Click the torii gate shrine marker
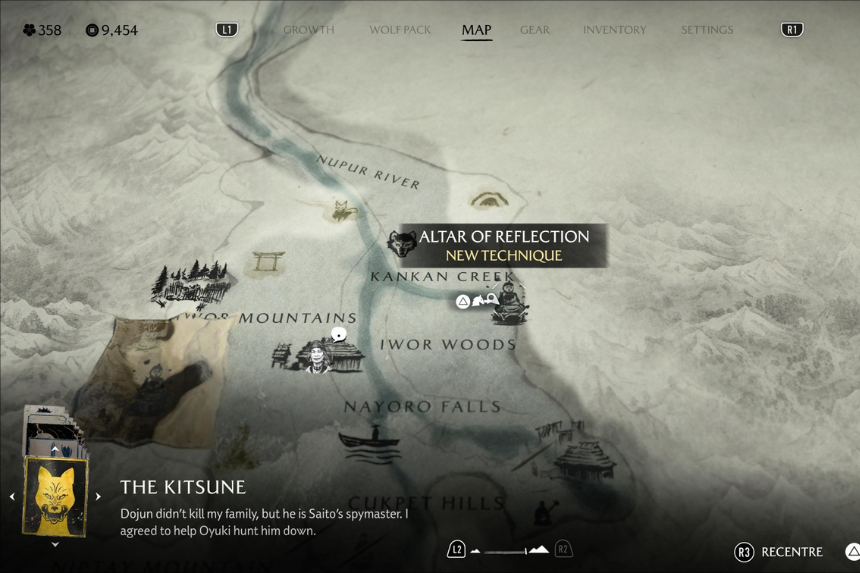 (x=268, y=263)
